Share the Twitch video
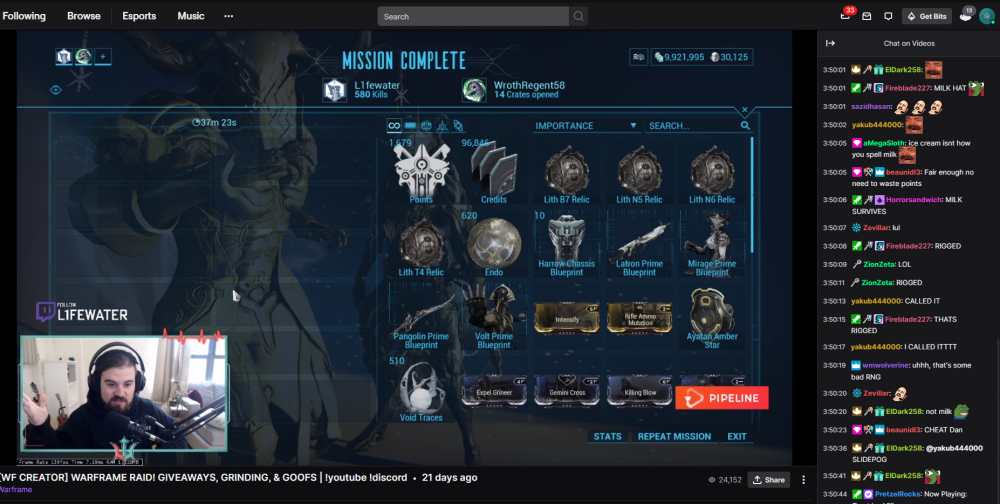Screen dimensions: 1000x504 (x=769, y=480)
